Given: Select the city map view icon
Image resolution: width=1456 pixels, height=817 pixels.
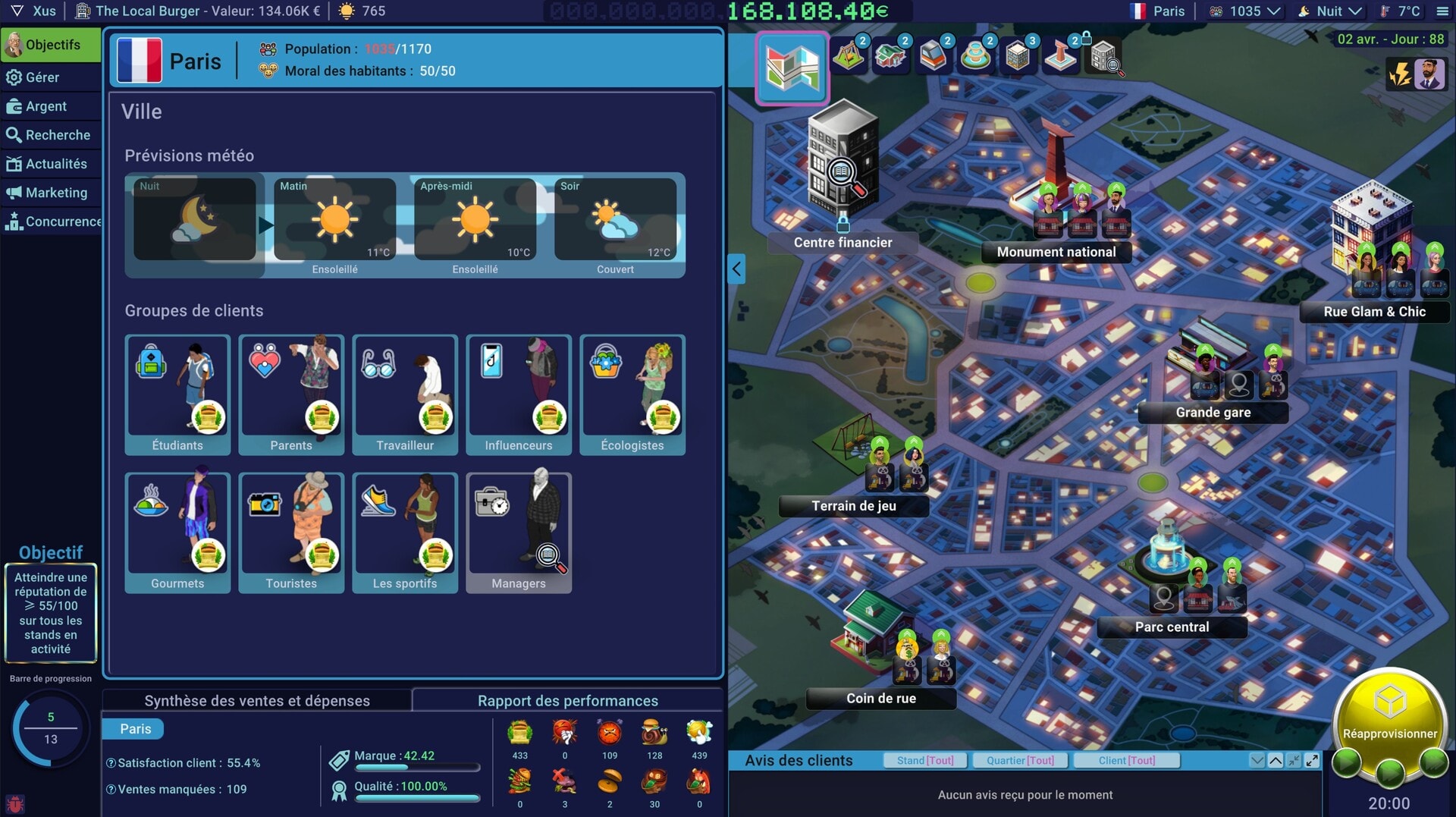Looking at the screenshot, I should [792, 68].
